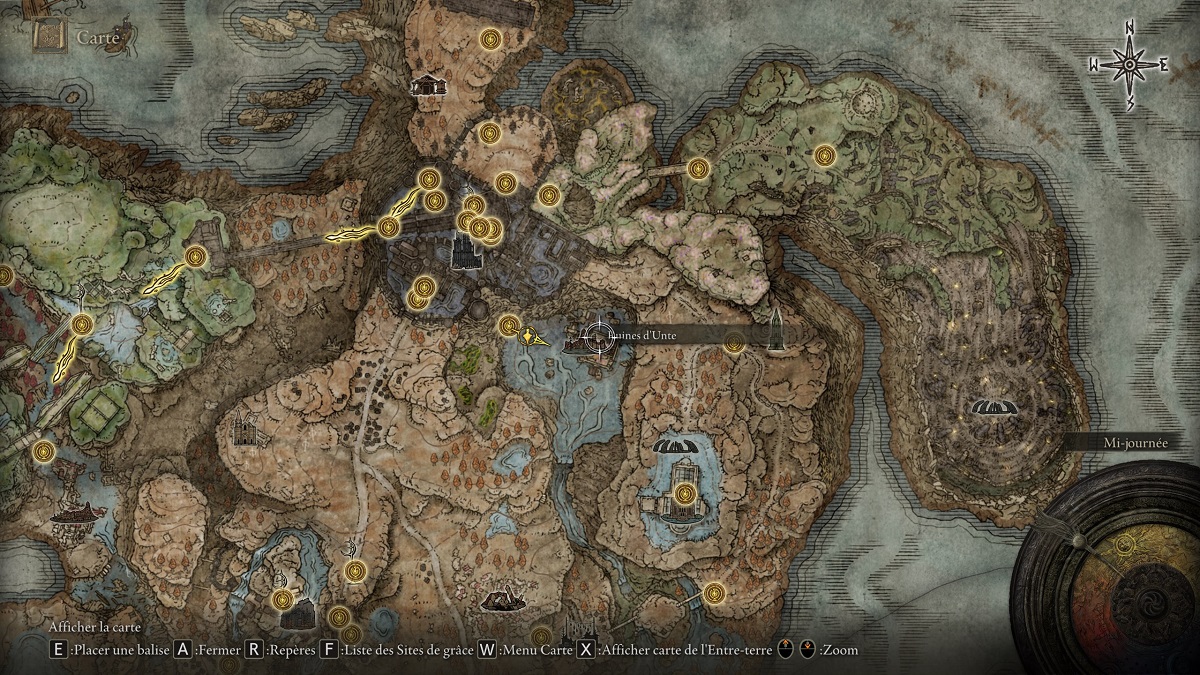The image size is (1200, 675).
Task: Select the grace marker beside the southeastern bridge
Action: 713,592
